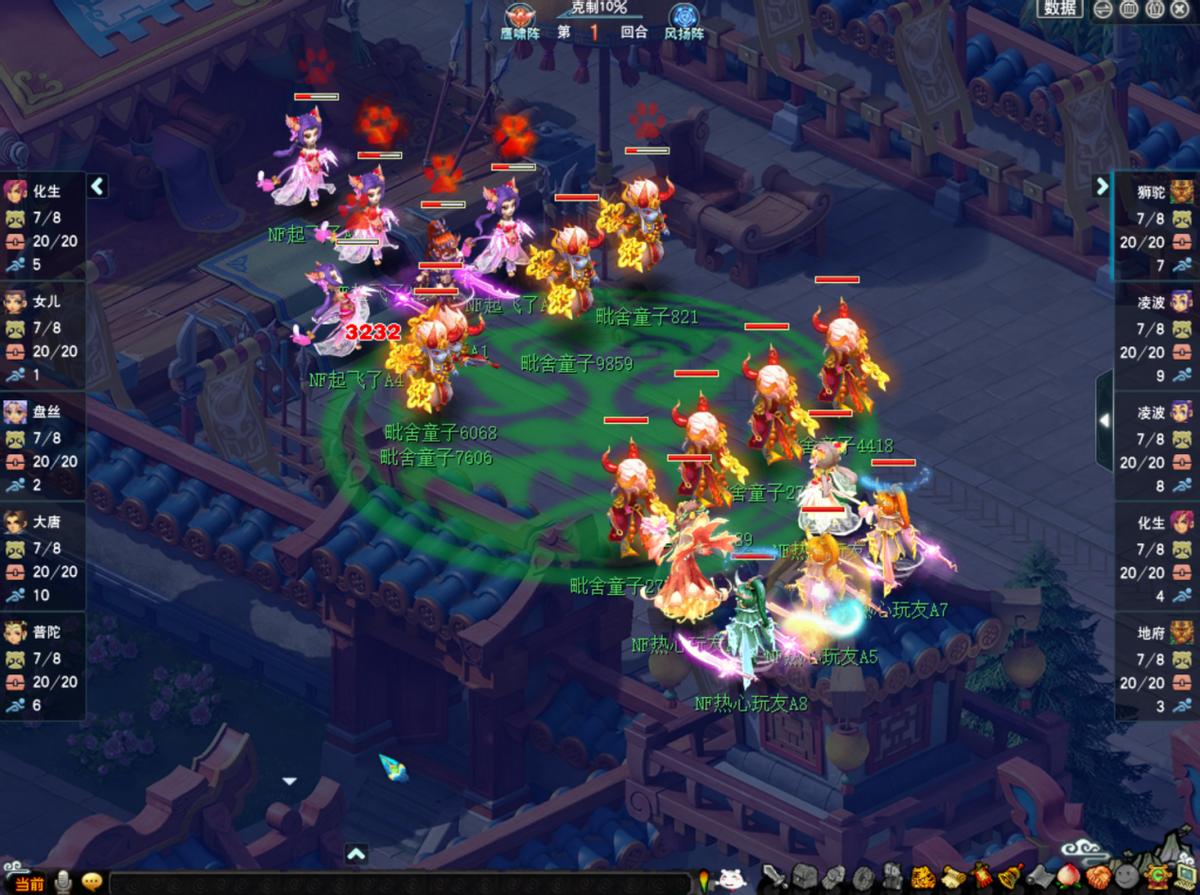Activate the microphone voice input
Screen dimensions: 1200x895
[64, 882]
